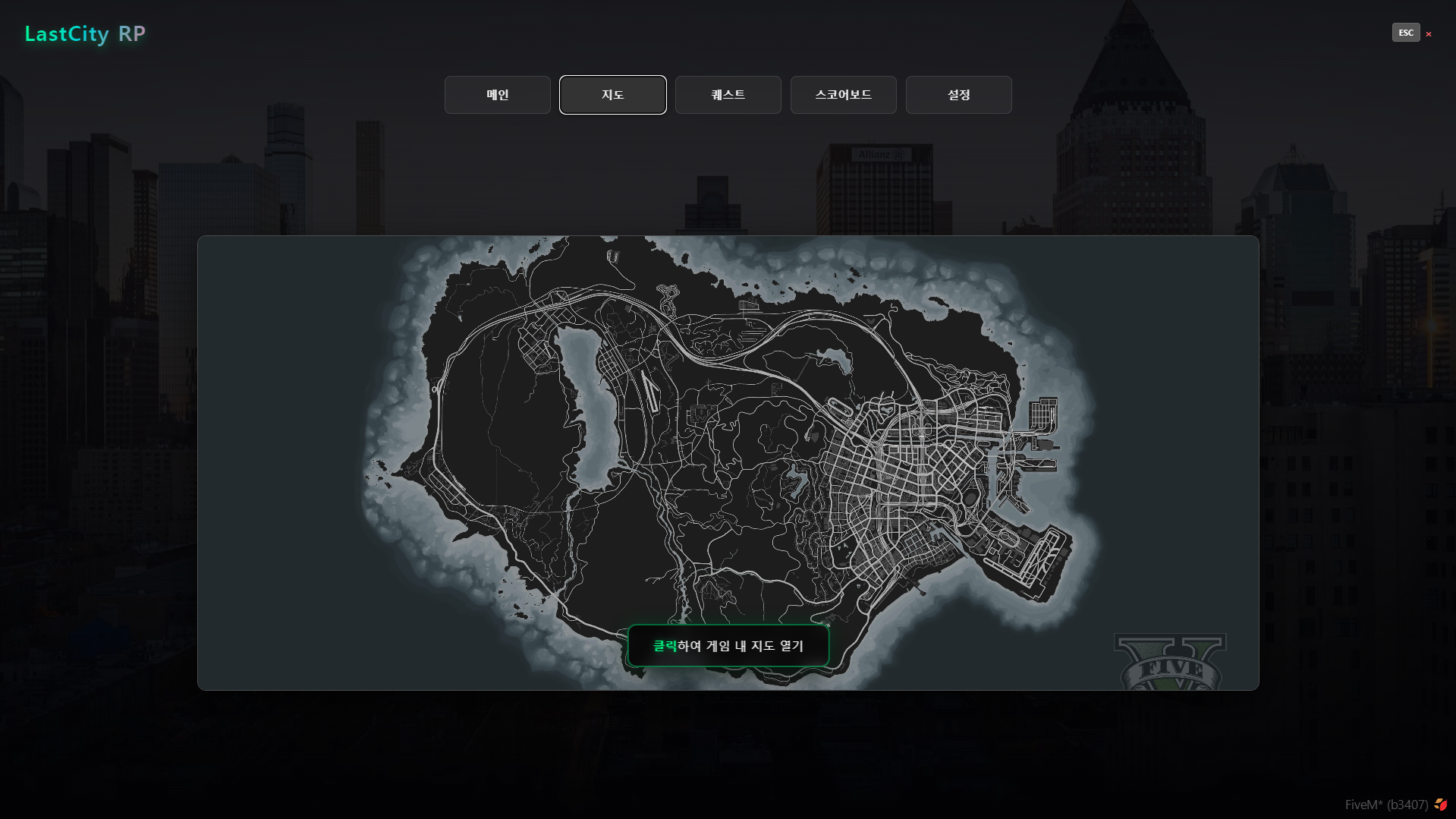Click the LastCity RP logo
The image size is (1456, 819).
[85, 34]
